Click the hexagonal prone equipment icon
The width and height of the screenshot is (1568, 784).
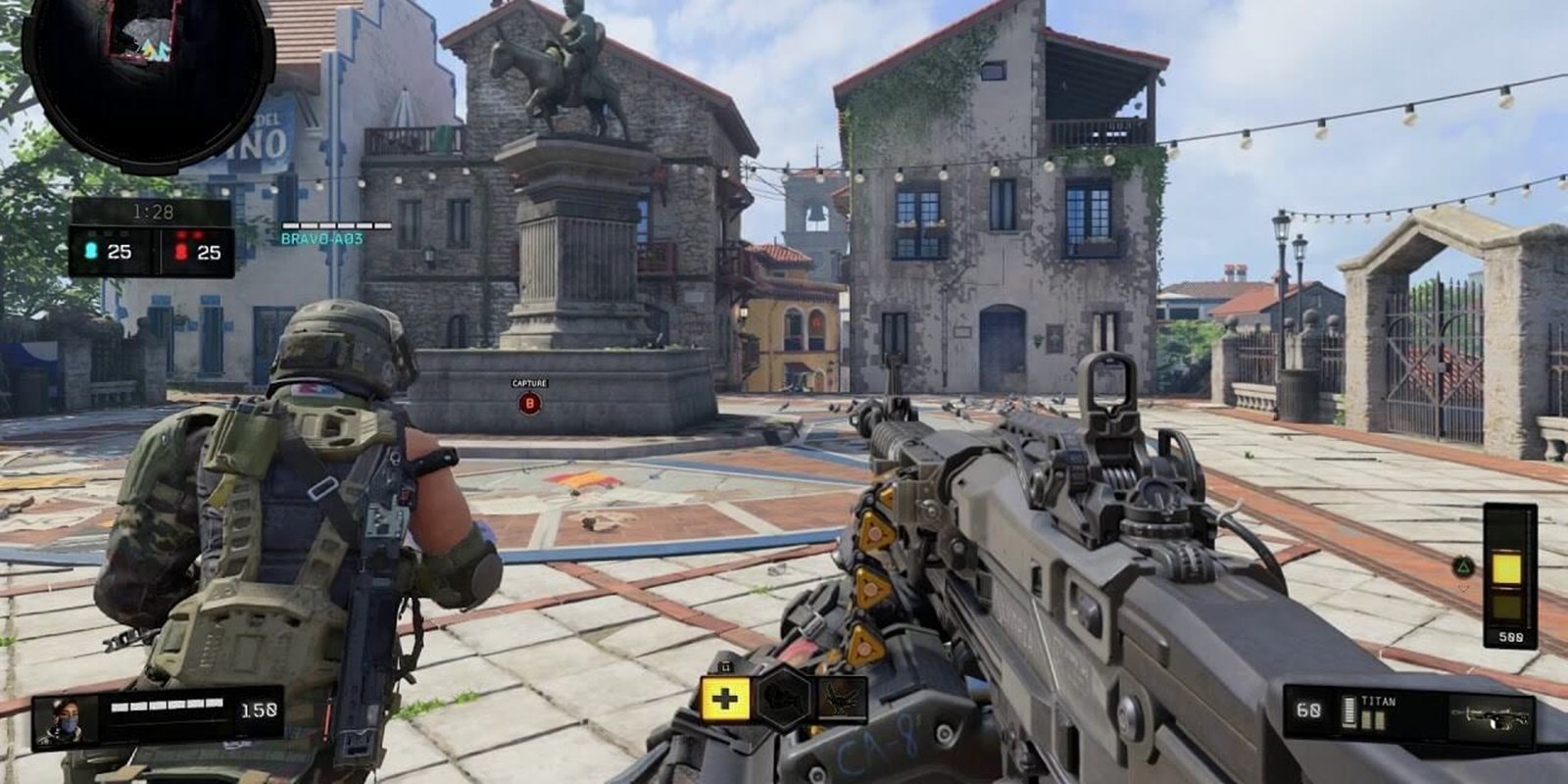pyautogui.click(x=784, y=699)
